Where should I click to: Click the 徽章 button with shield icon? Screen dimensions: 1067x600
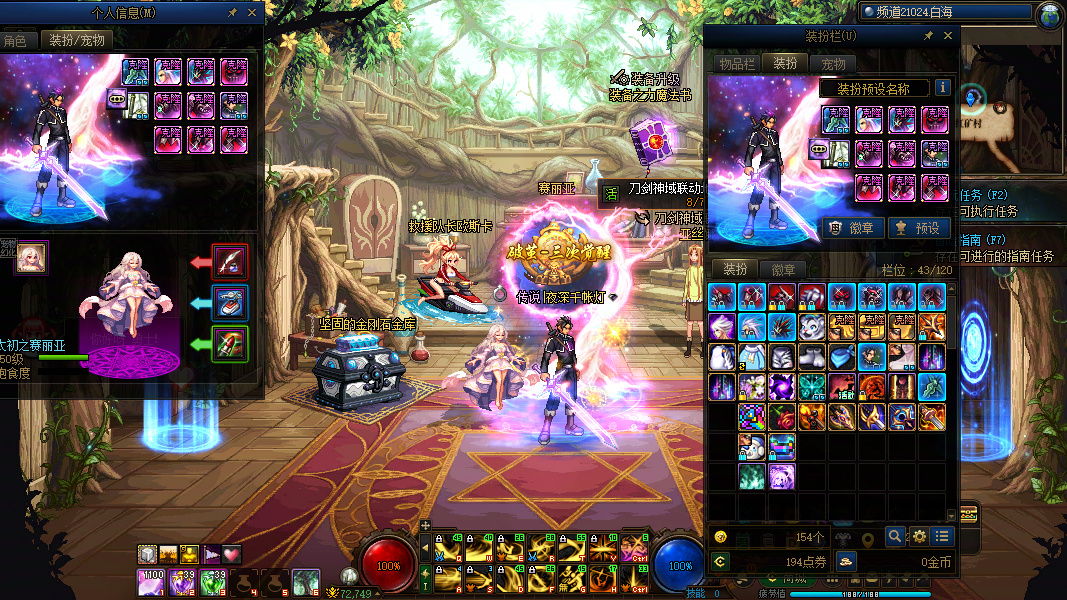pos(852,228)
